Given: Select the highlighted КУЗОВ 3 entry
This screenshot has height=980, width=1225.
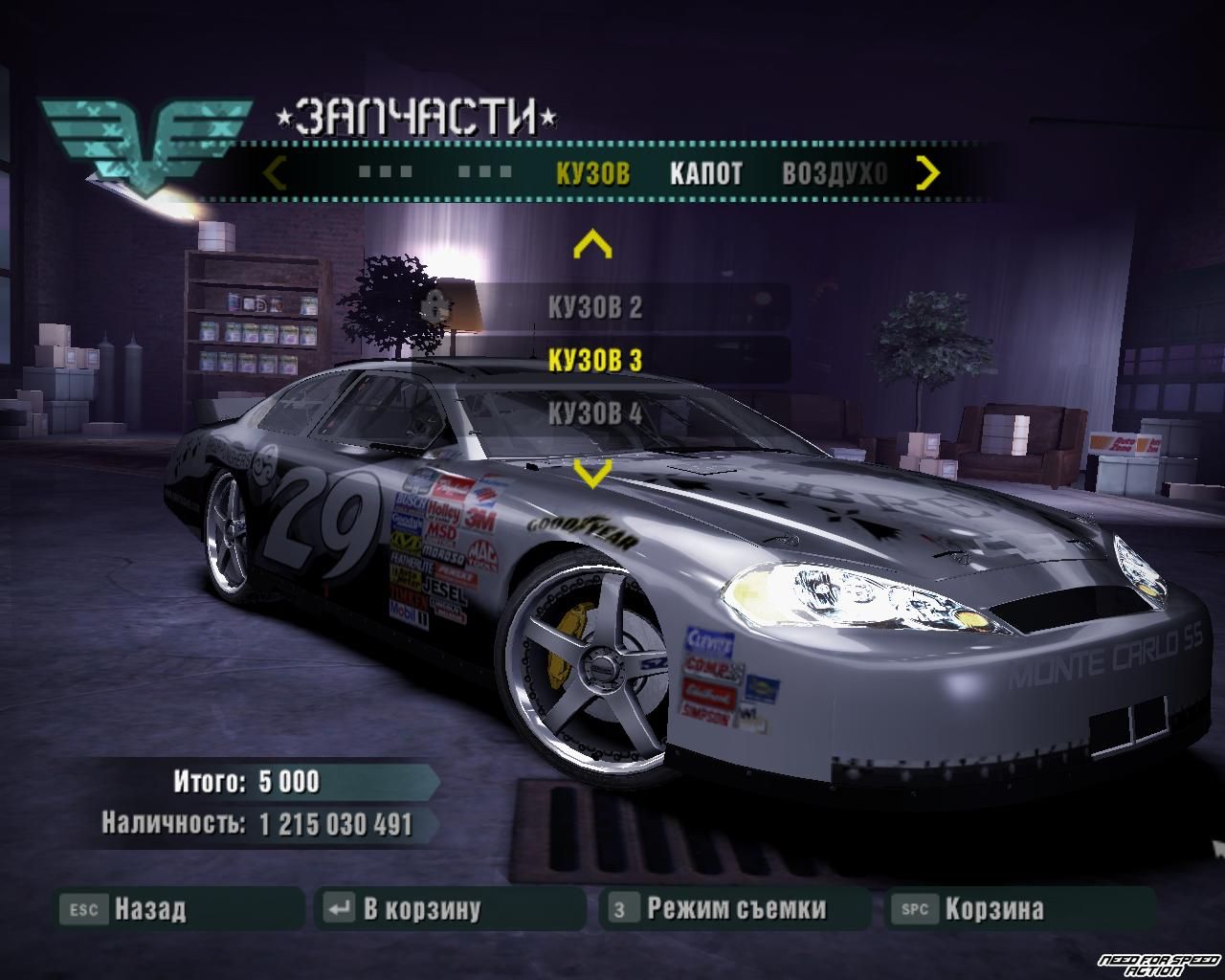Looking at the screenshot, I should click(x=594, y=360).
